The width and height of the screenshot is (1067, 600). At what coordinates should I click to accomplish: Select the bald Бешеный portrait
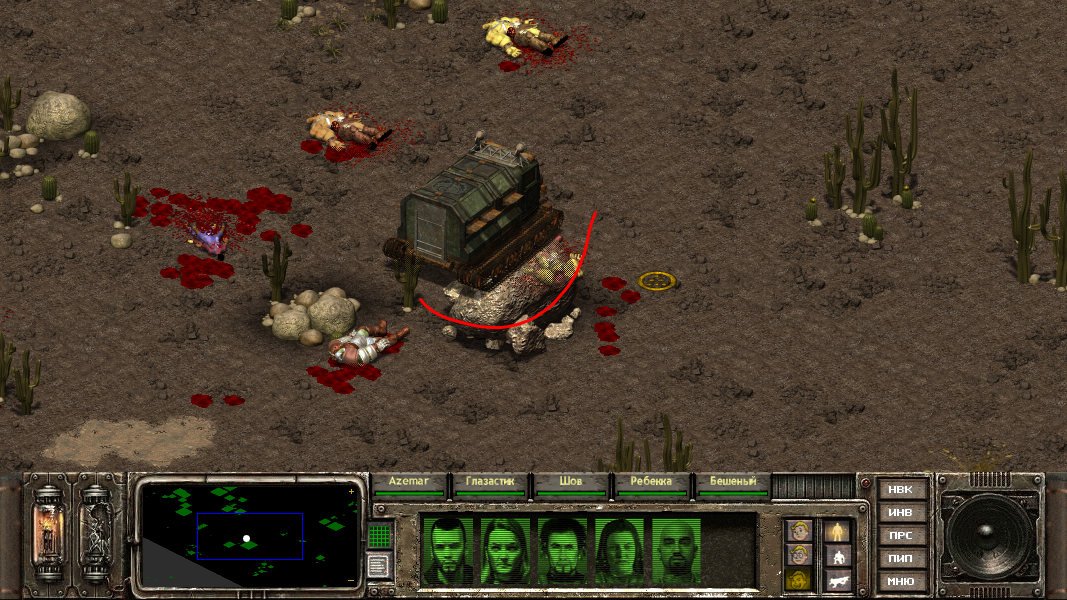pyautogui.click(x=678, y=550)
